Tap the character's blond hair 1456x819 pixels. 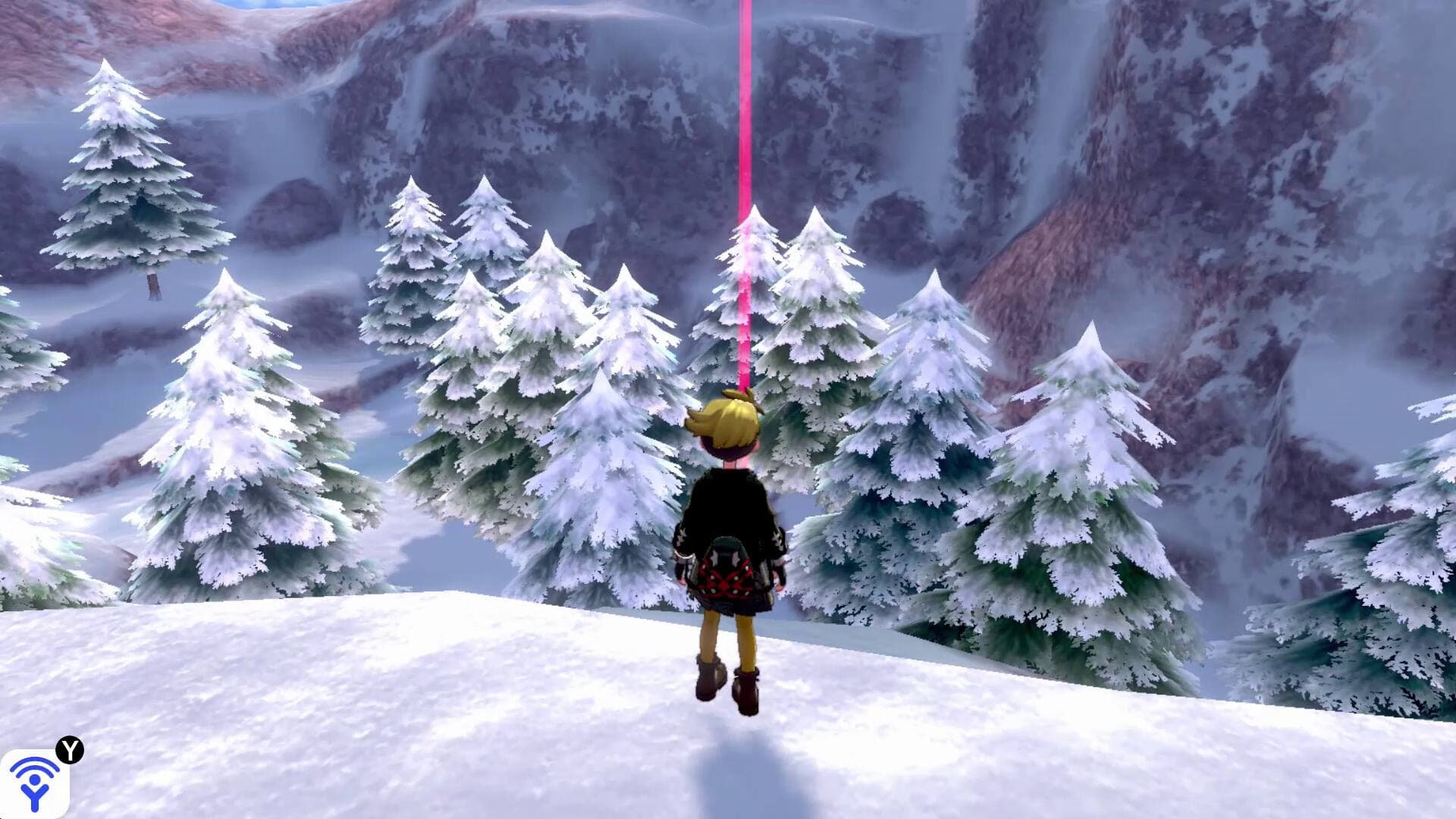coord(726,417)
